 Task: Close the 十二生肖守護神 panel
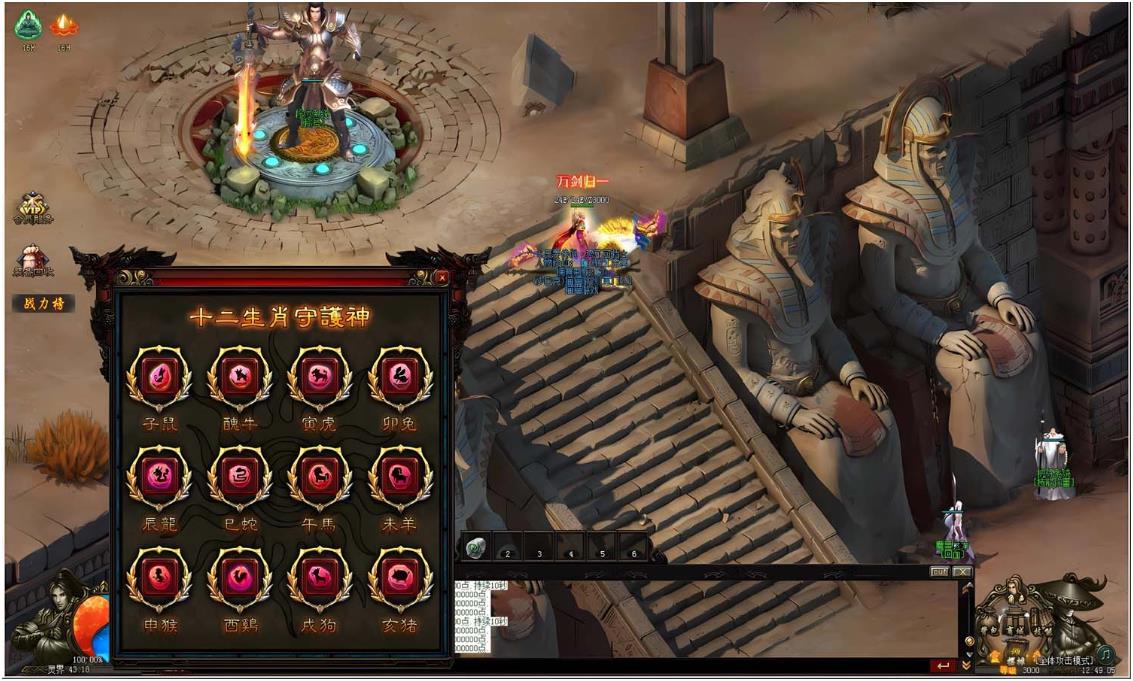click(442, 277)
